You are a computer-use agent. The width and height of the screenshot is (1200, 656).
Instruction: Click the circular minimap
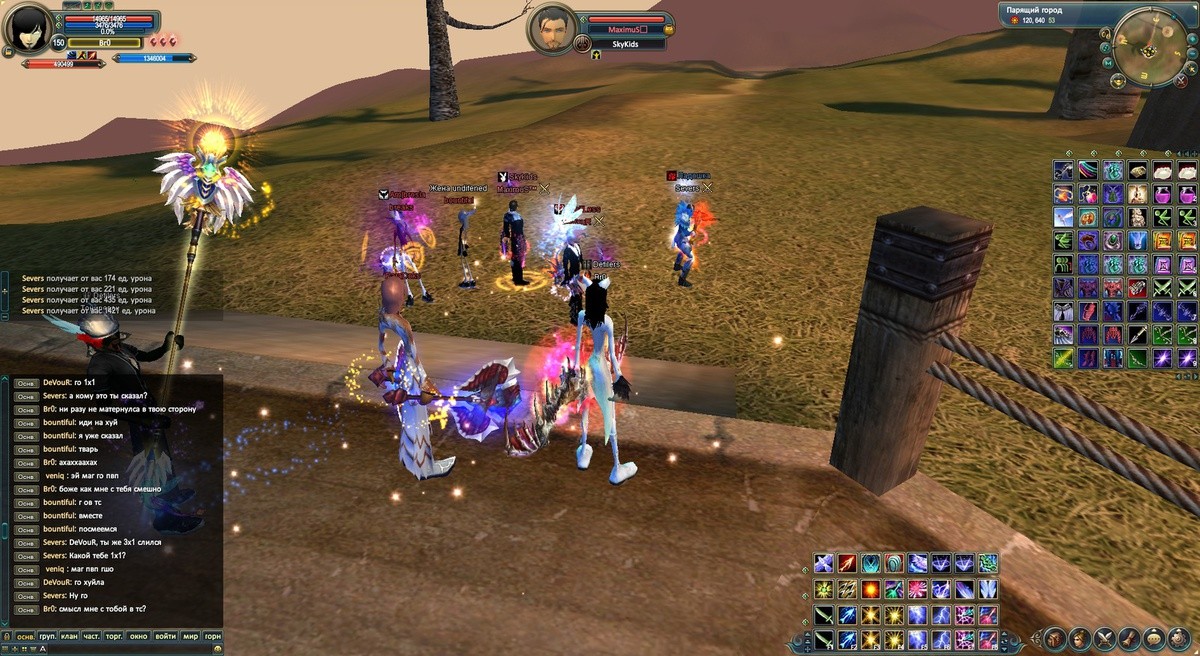pyautogui.click(x=1153, y=46)
